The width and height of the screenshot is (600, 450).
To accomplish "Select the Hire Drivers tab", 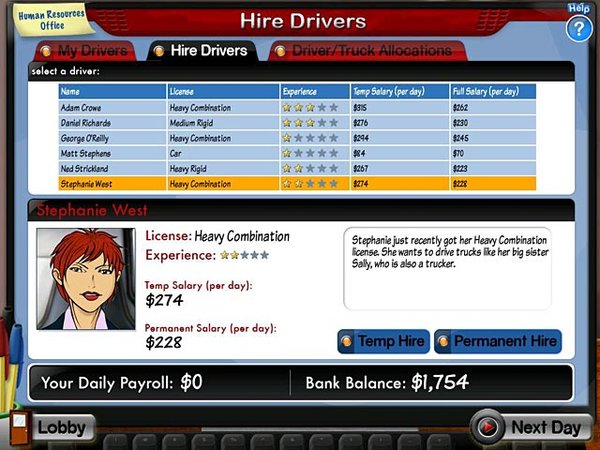I will click(x=203, y=50).
